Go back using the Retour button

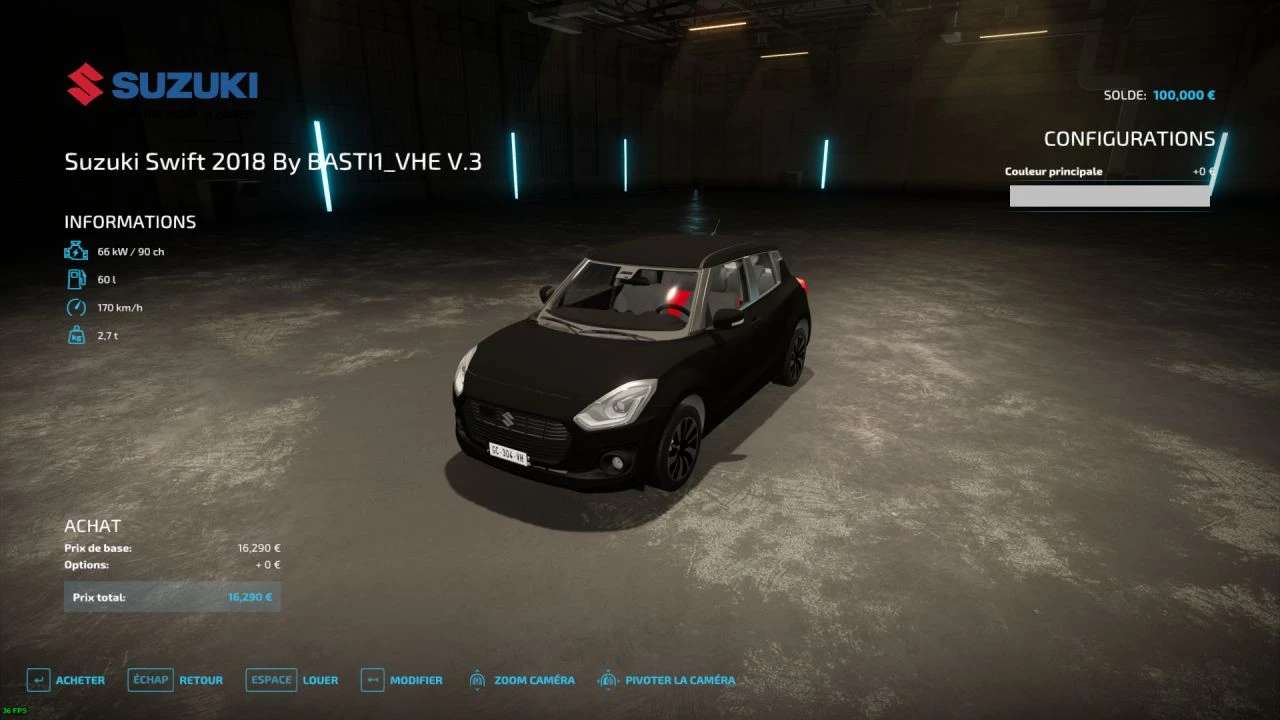tap(176, 680)
